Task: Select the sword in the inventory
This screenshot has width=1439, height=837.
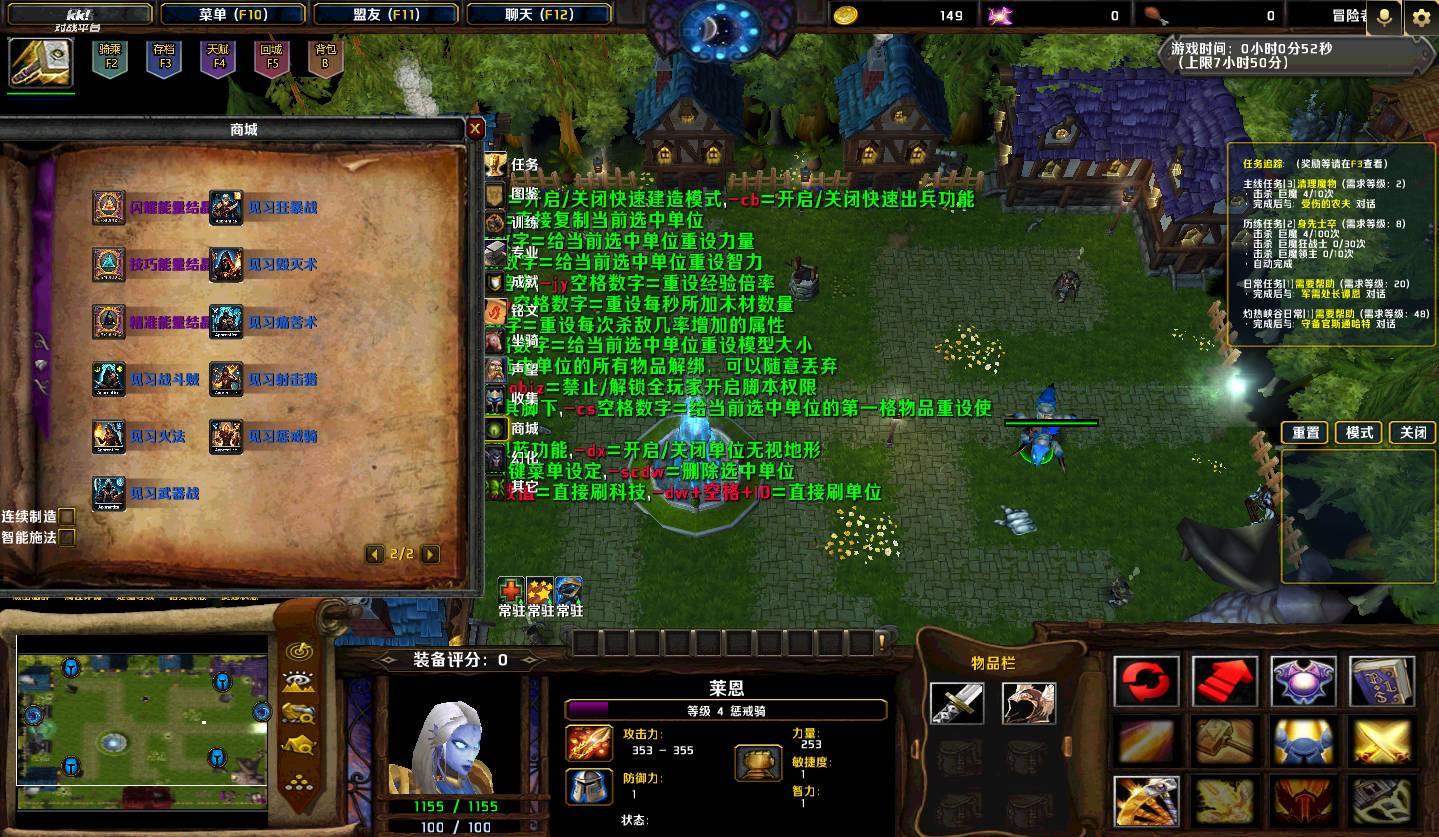Action: point(957,704)
